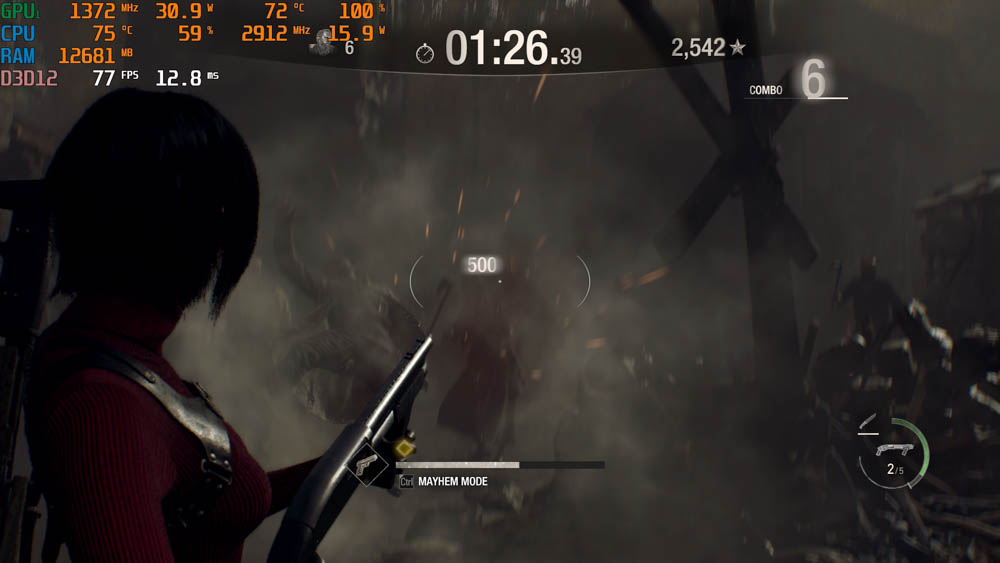Click the stopwatch icon beside the timer
The height and width of the screenshot is (563, 1000).
click(x=425, y=53)
